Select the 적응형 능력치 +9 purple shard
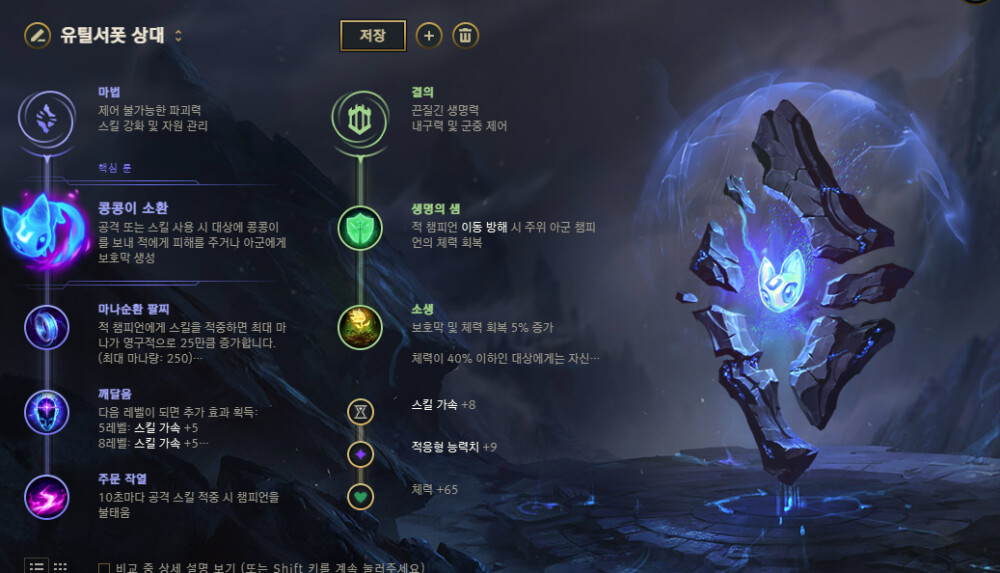Screen dimensions: 1000x573 [x=360, y=454]
